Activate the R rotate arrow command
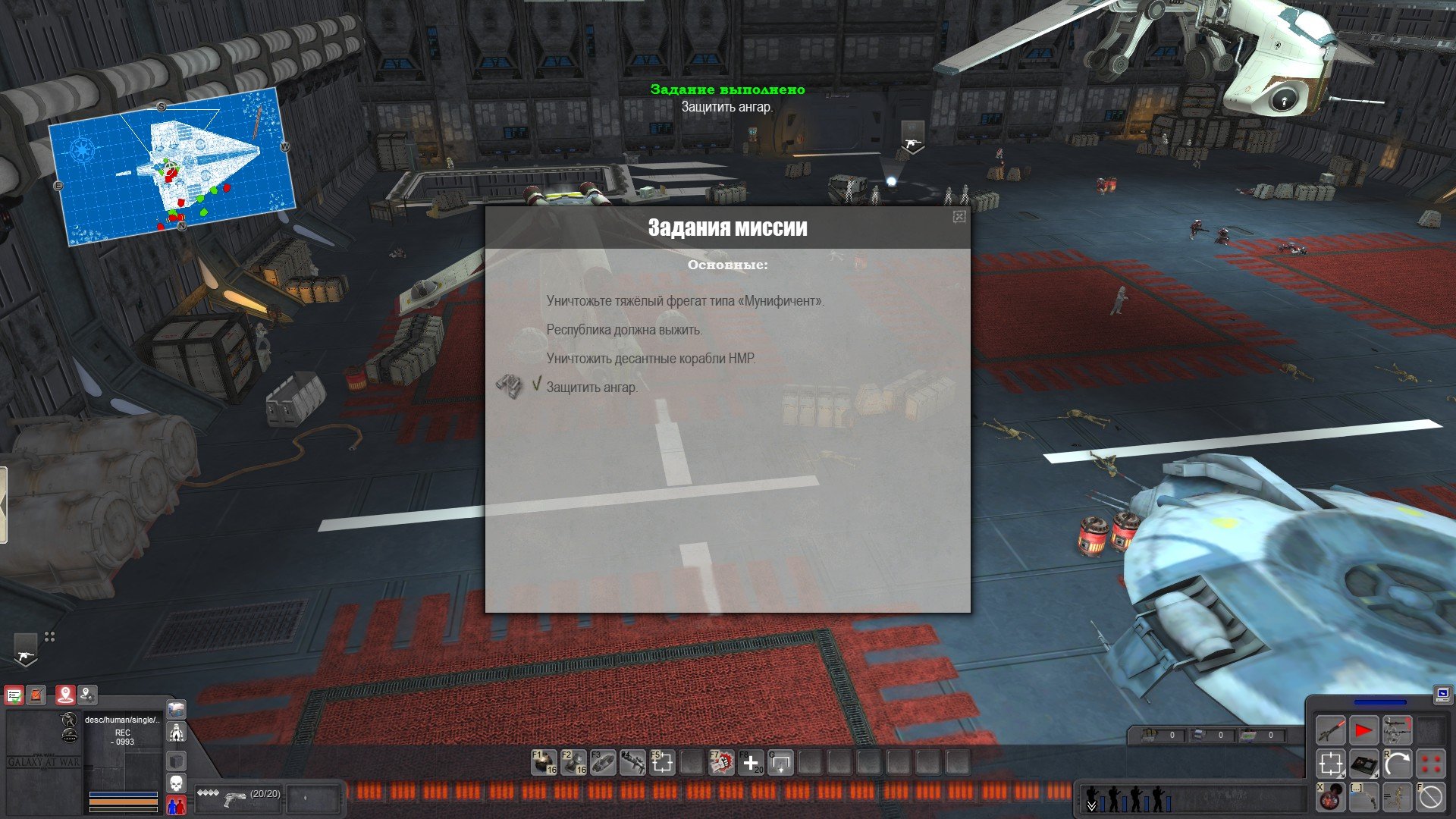Viewport: 1456px width, 819px height. (1397, 764)
